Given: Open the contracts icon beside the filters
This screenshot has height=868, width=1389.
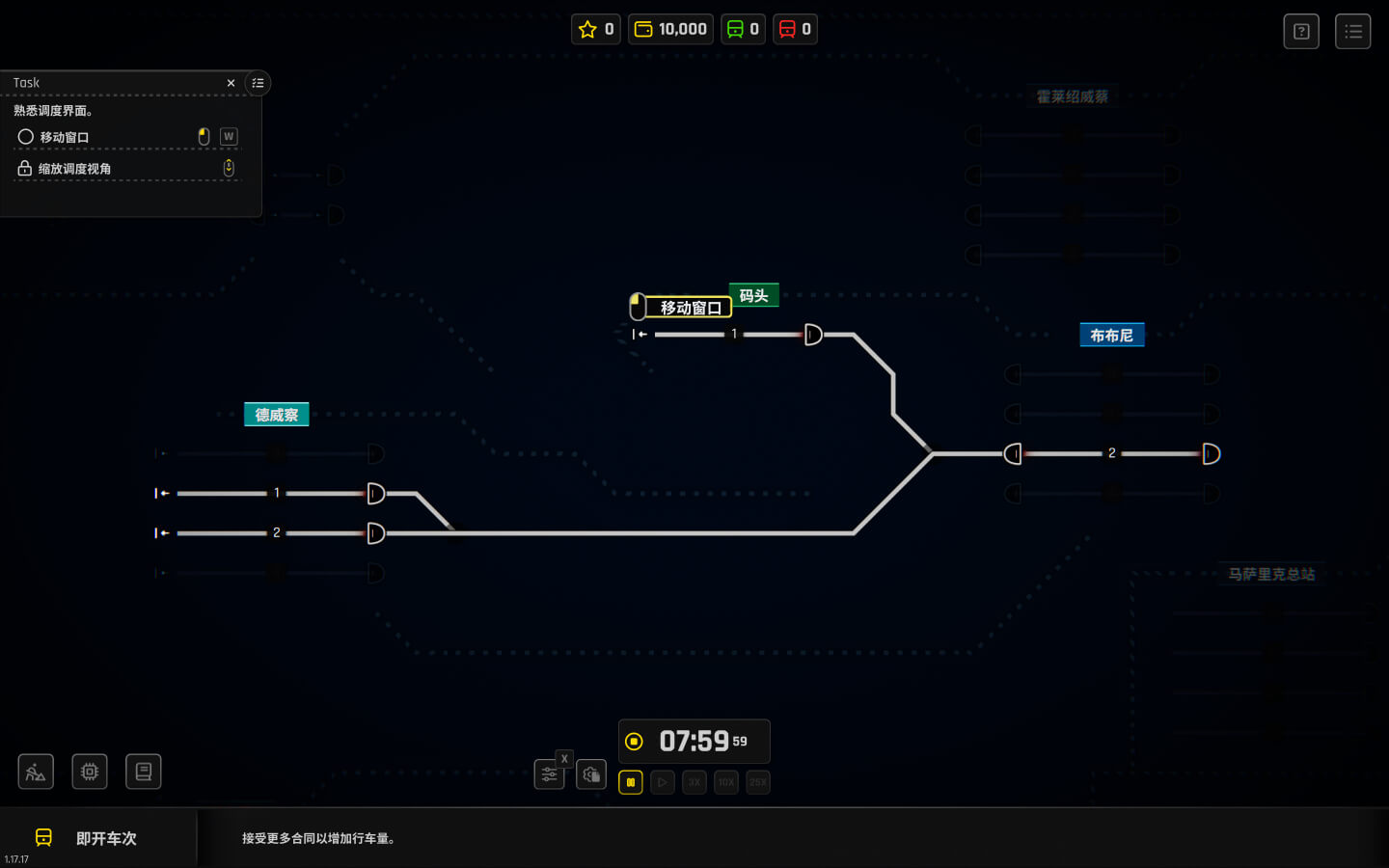Looking at the screenshot, I should pyautogui.click(x=591, y=773).
